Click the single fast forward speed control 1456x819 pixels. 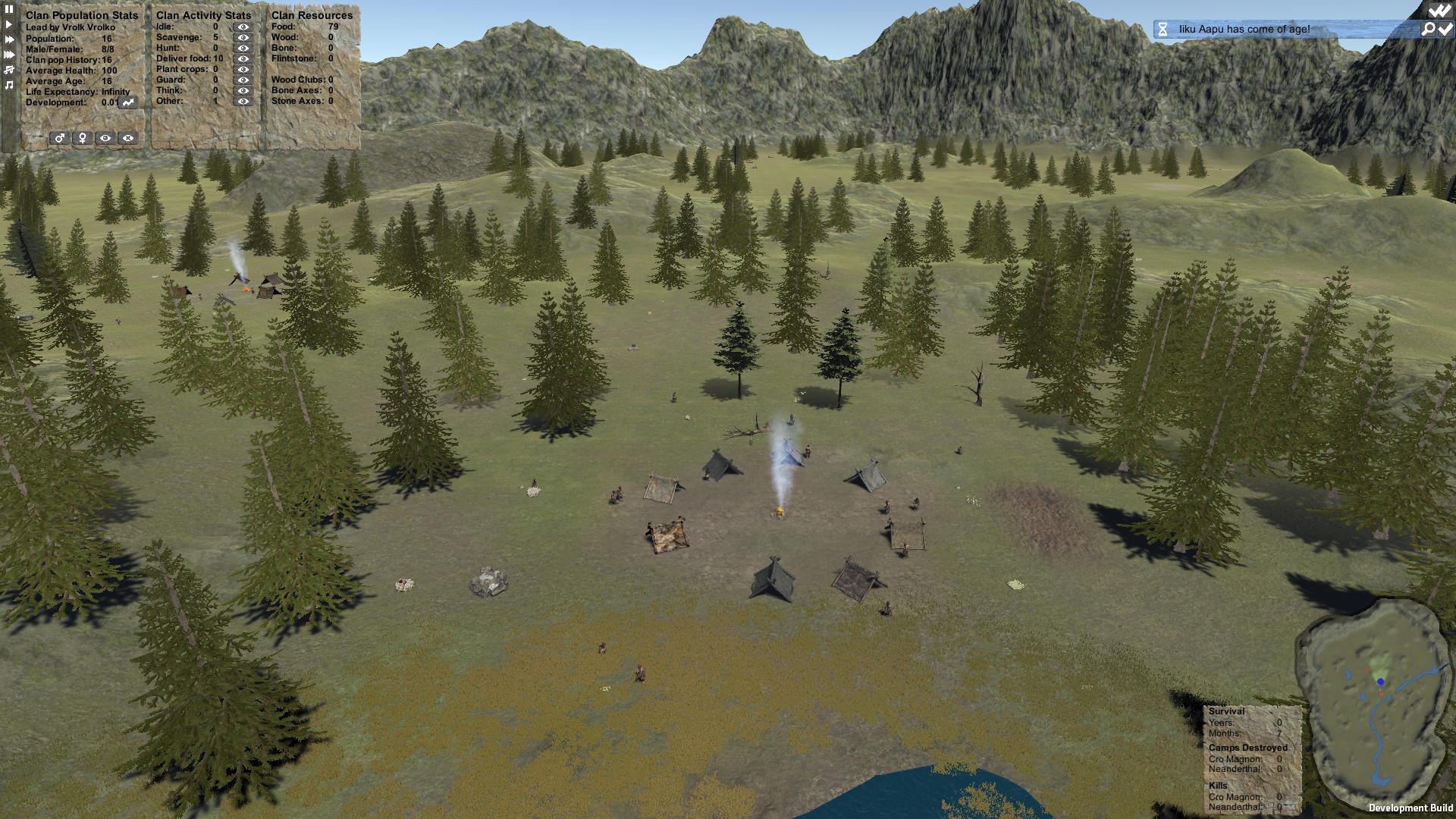tap(8, 39)
